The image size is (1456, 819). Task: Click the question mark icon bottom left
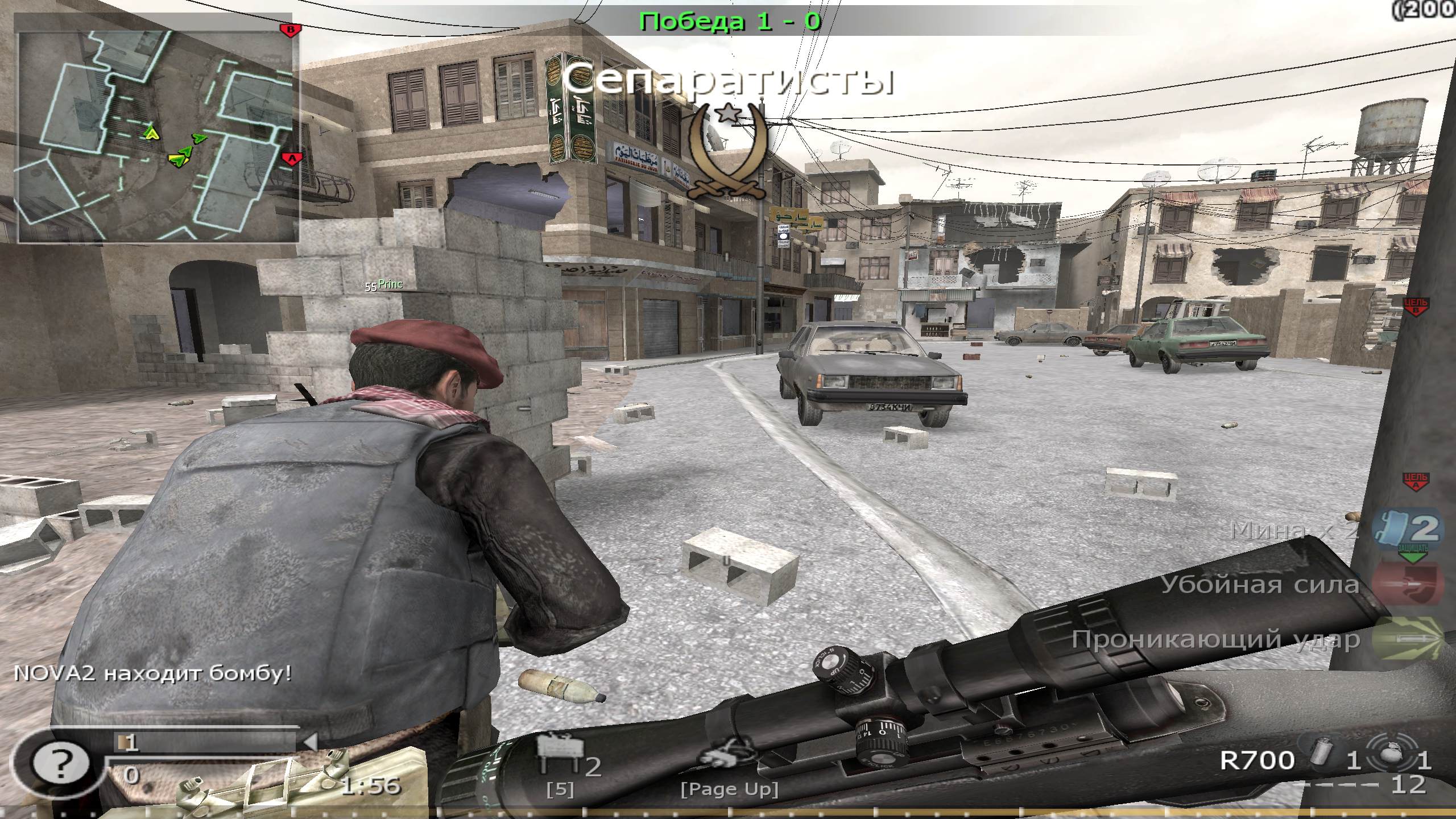point(61,763)
